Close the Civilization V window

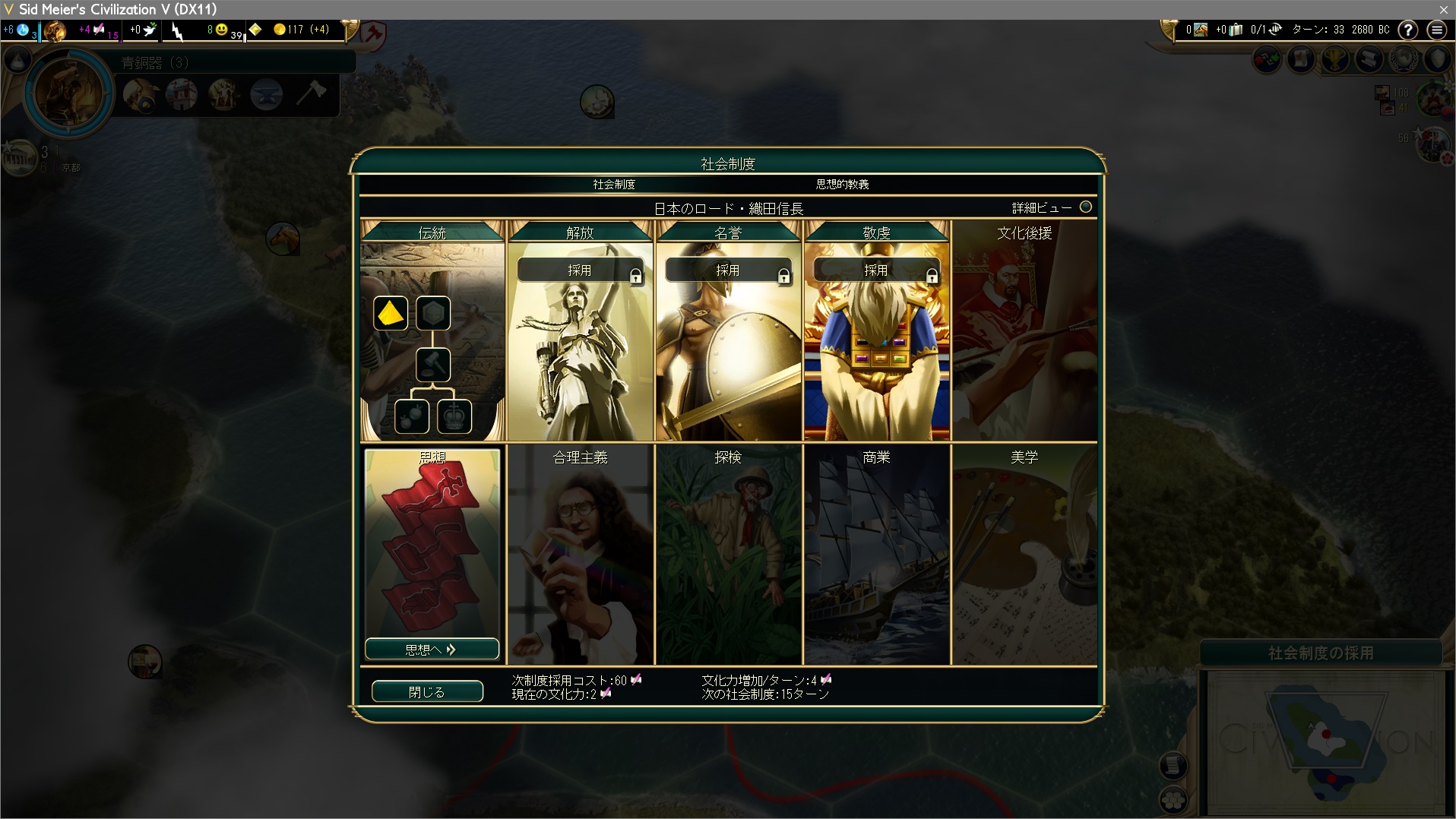coord(1443,9)
